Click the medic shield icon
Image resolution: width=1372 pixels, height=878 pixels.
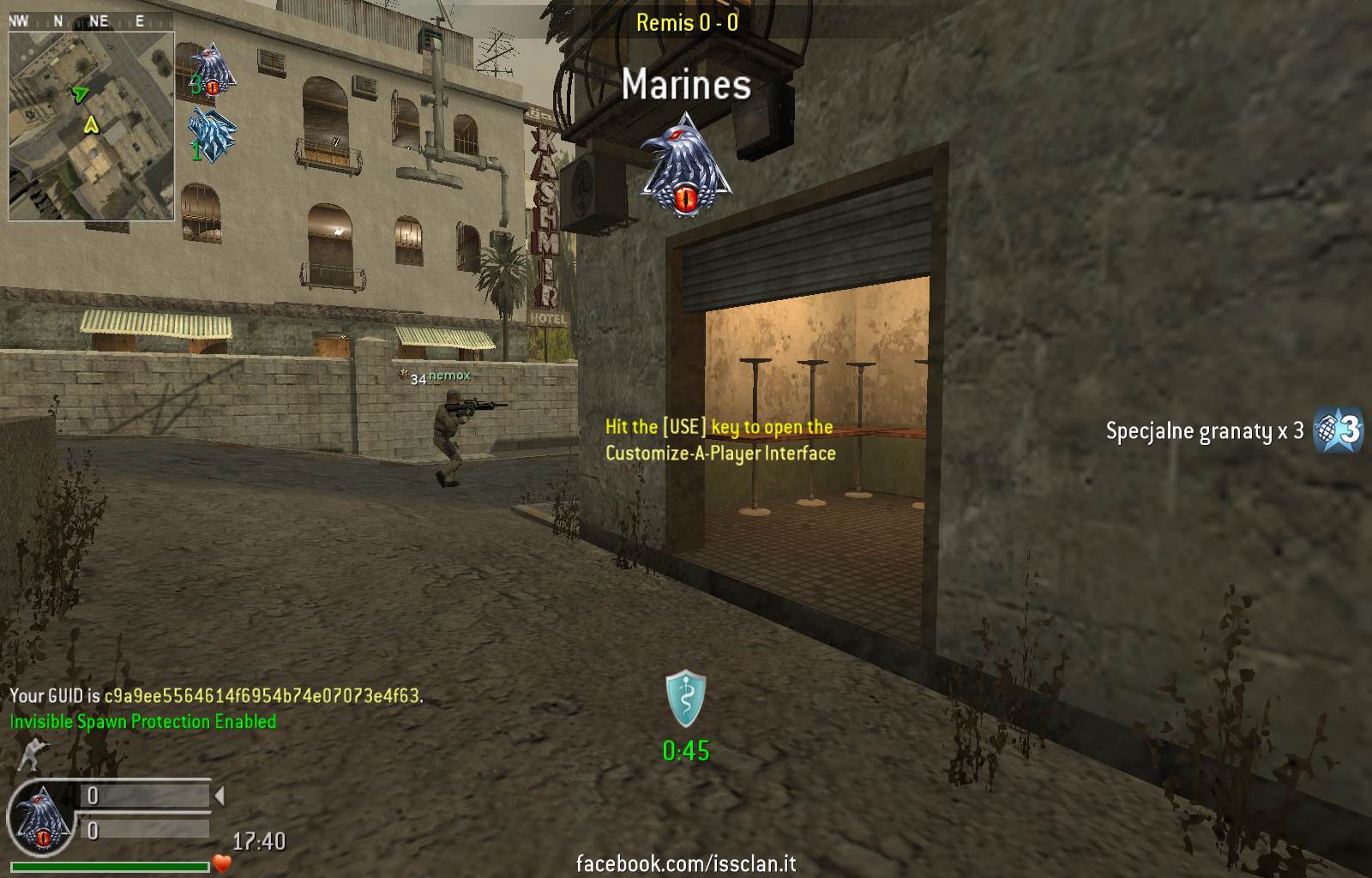coord(686,700)
